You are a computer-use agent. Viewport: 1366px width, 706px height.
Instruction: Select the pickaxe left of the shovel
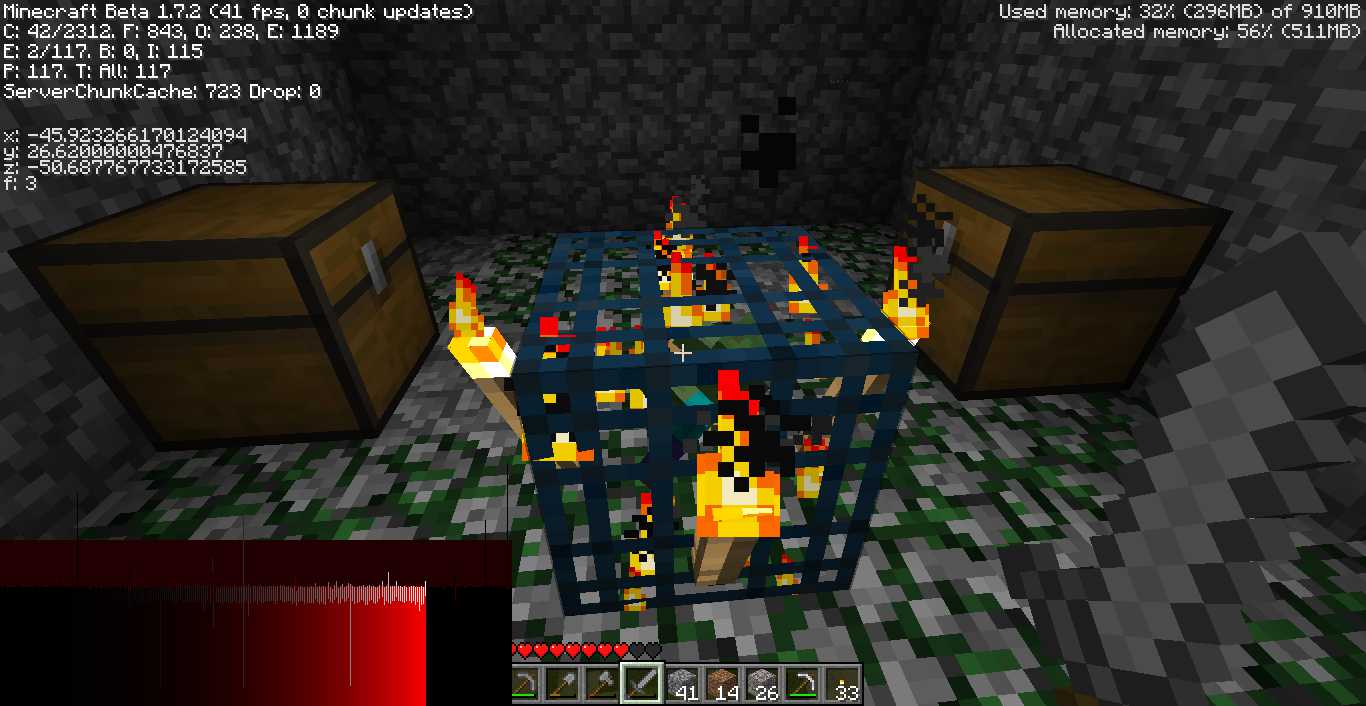[x=524, y=684]
